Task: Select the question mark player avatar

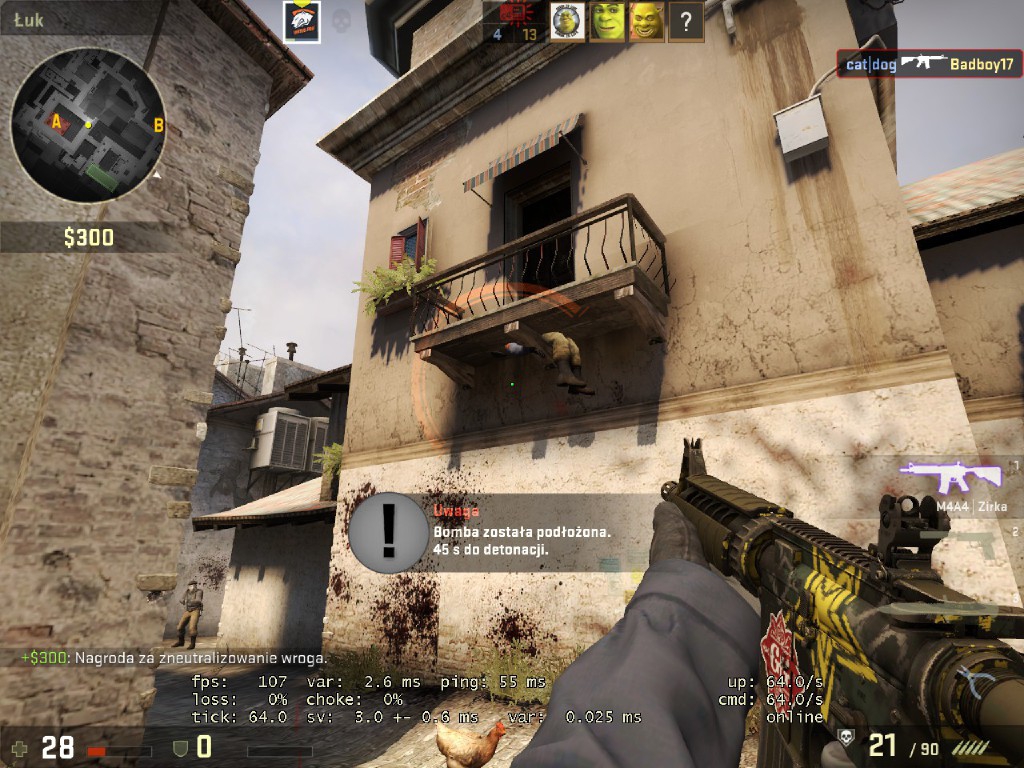Action: tap(685, 21)
